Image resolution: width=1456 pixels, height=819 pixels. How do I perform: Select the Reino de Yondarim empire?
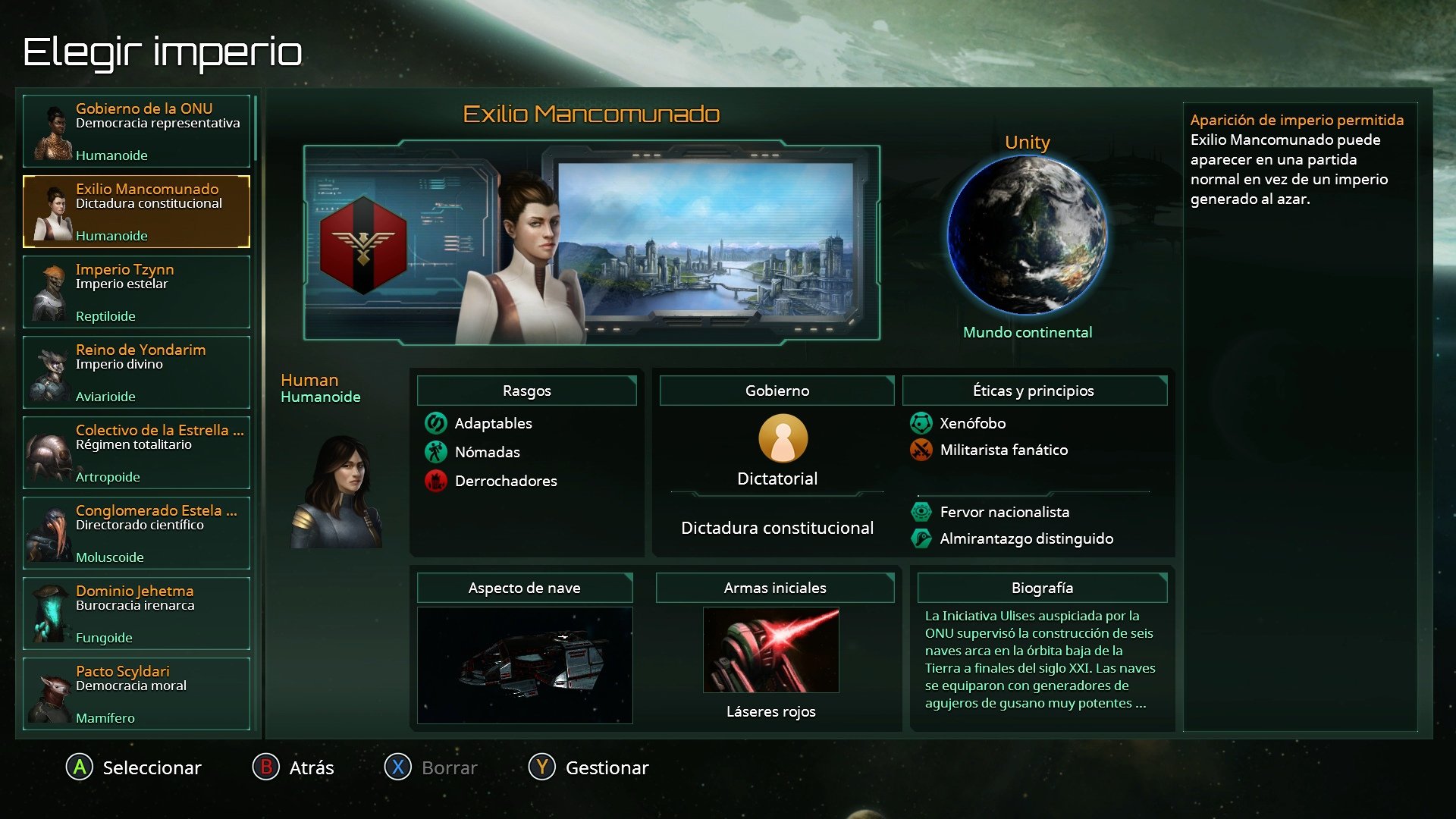pyautogui.click(x=136, y=372)
